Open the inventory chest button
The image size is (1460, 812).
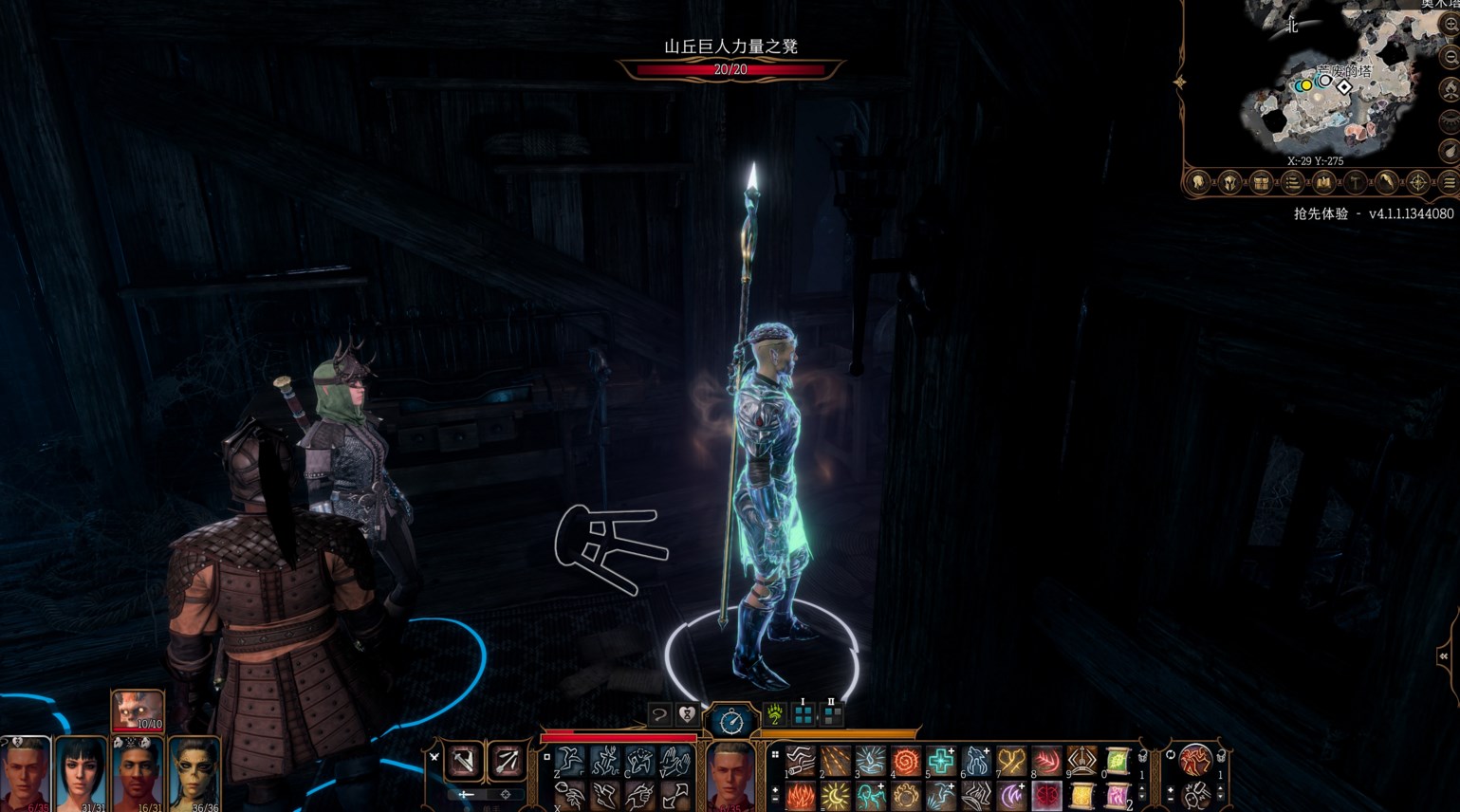coord(1261,182)
